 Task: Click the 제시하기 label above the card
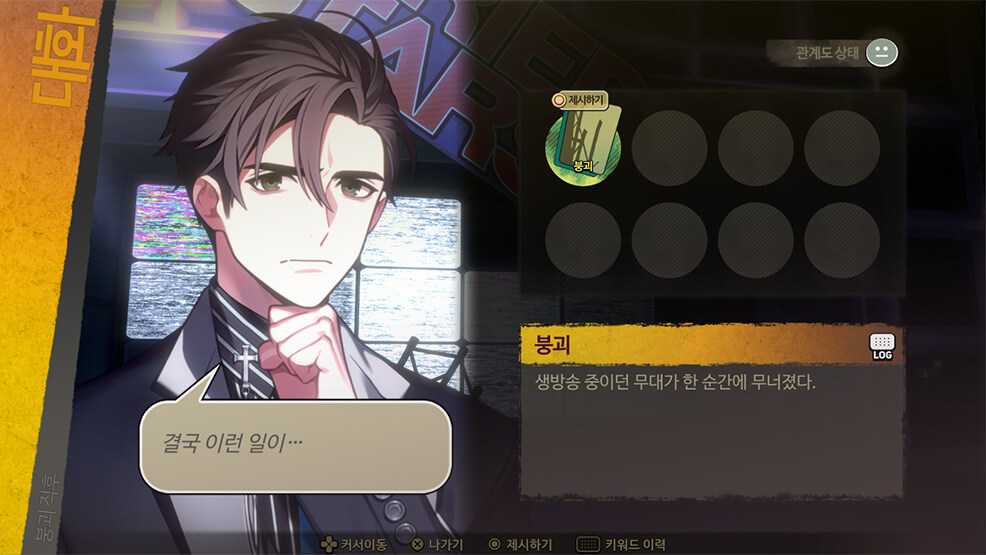[x=580, y=100]
